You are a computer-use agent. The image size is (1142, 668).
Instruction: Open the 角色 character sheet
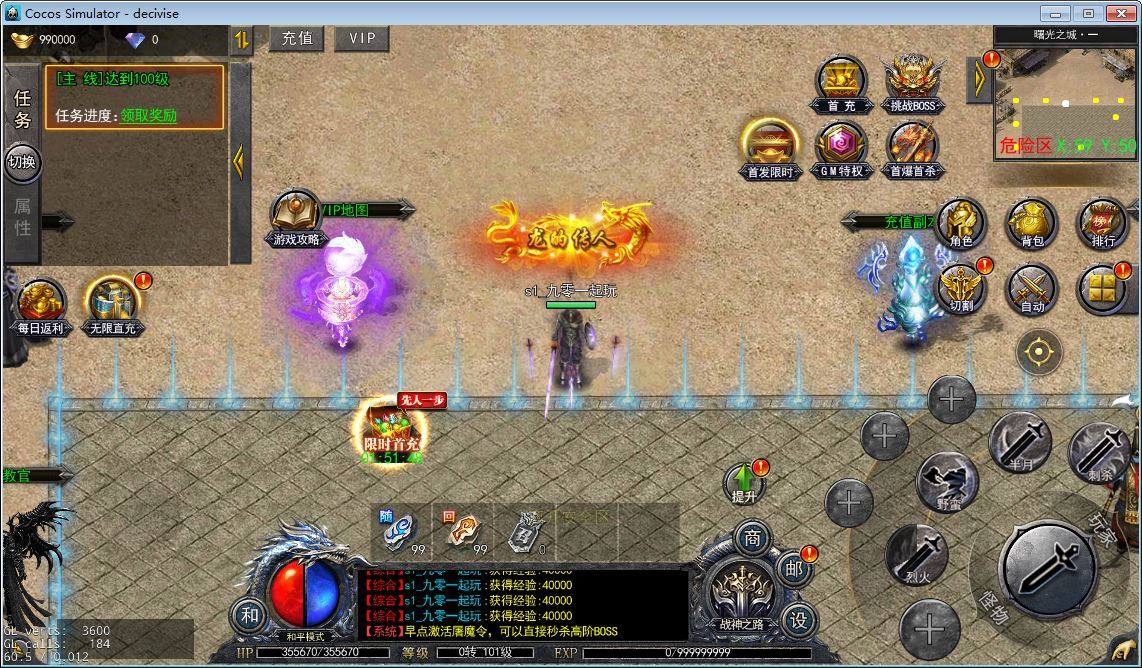(961, 223)
